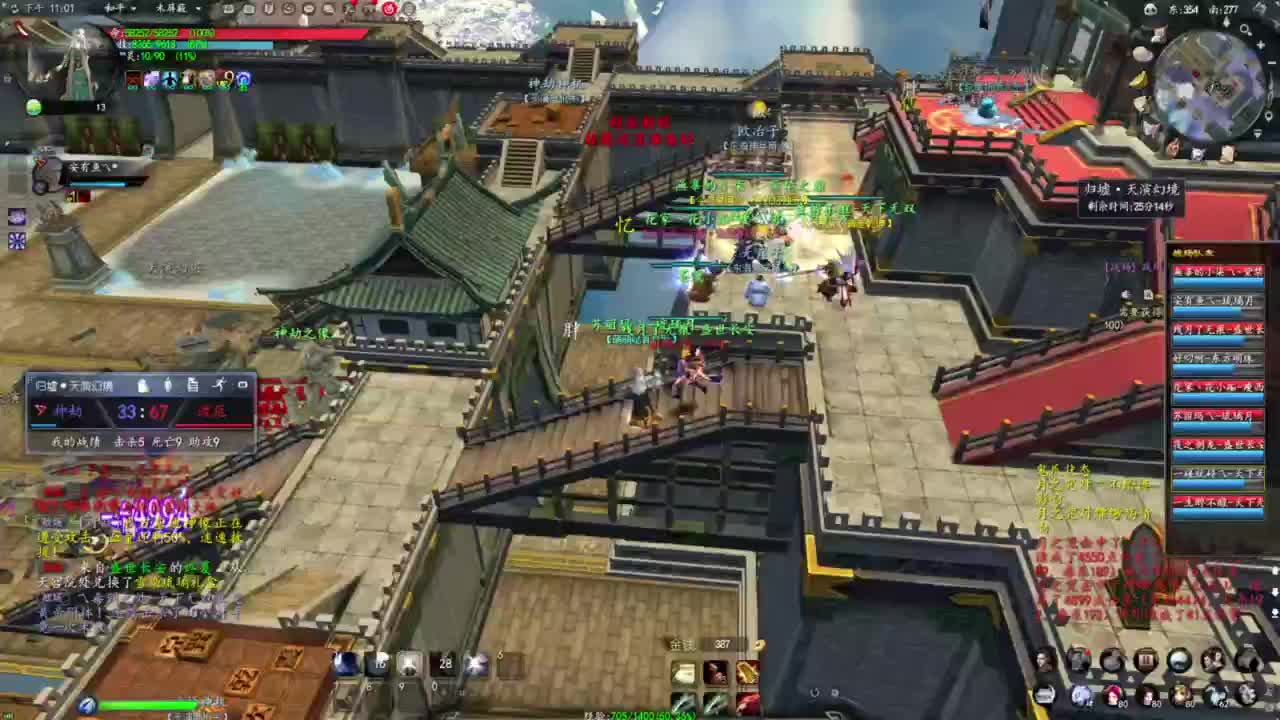Image resolution: width=1280 pixels, height=720 pixels.
Task: Open the red shop icon in the top menu bar
Action: (x=388, y=9)
